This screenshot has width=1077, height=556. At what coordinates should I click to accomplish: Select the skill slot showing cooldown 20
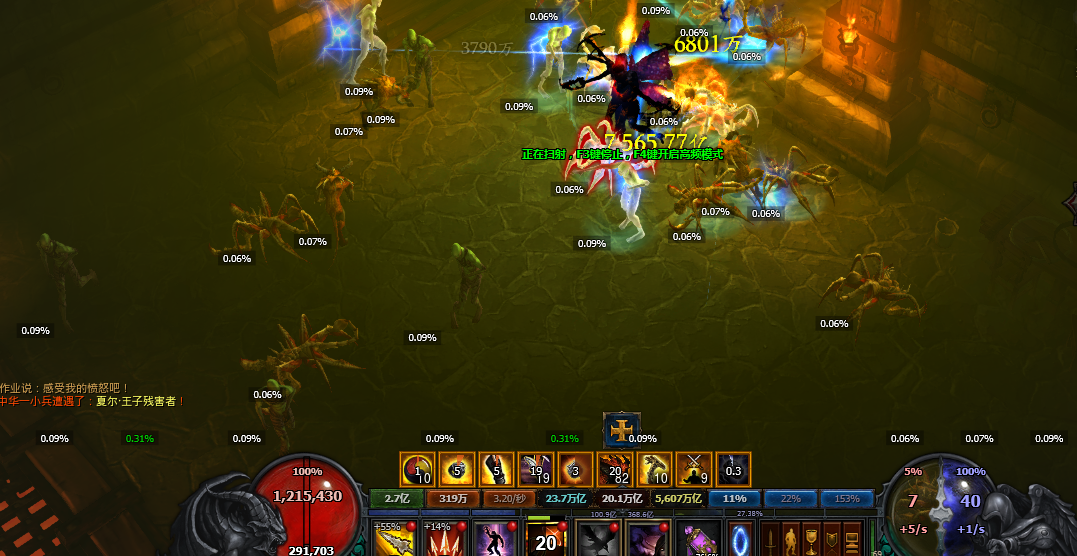tap(546, 539)
